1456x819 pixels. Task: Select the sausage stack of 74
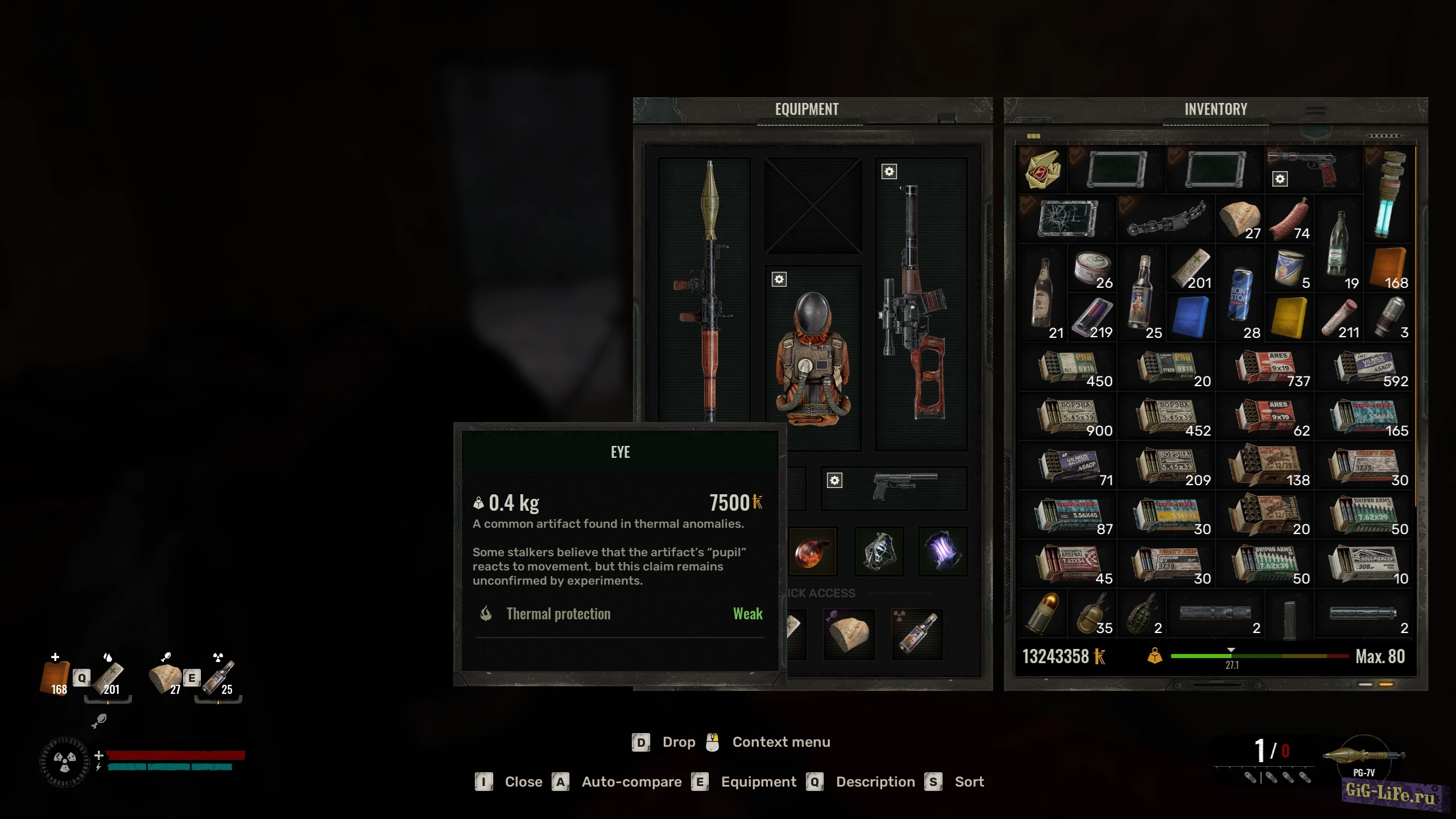1289,220
